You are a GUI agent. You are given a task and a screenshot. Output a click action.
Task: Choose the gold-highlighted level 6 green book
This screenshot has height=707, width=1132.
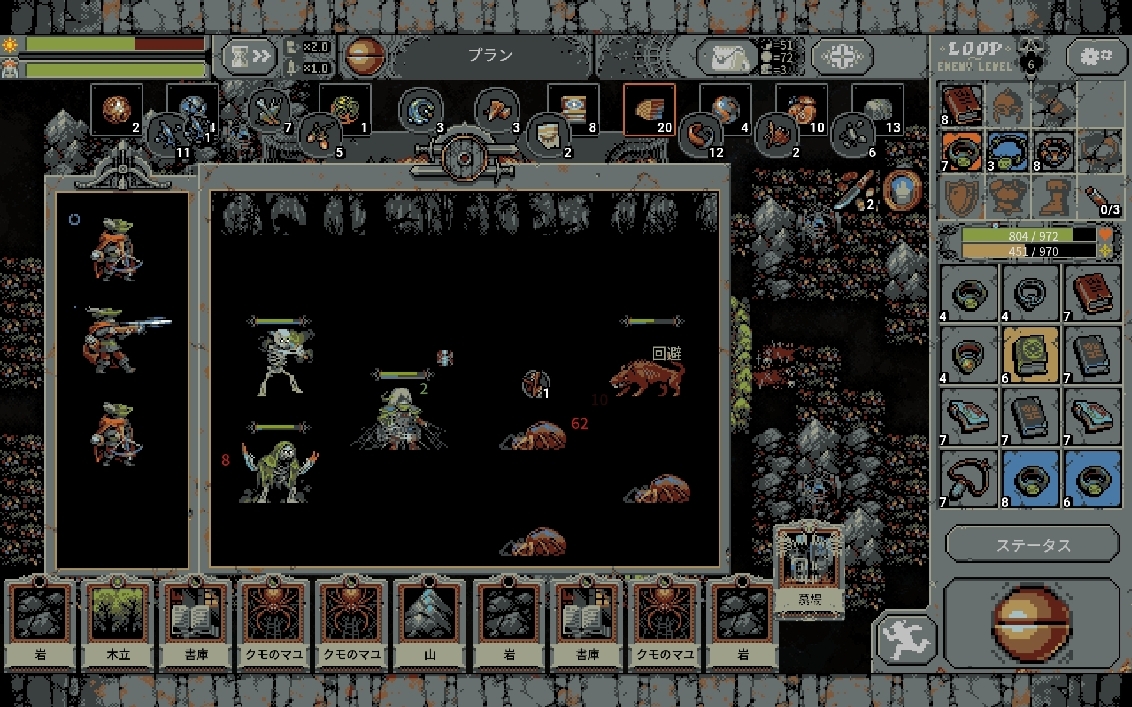click(x=1030, y=353)
